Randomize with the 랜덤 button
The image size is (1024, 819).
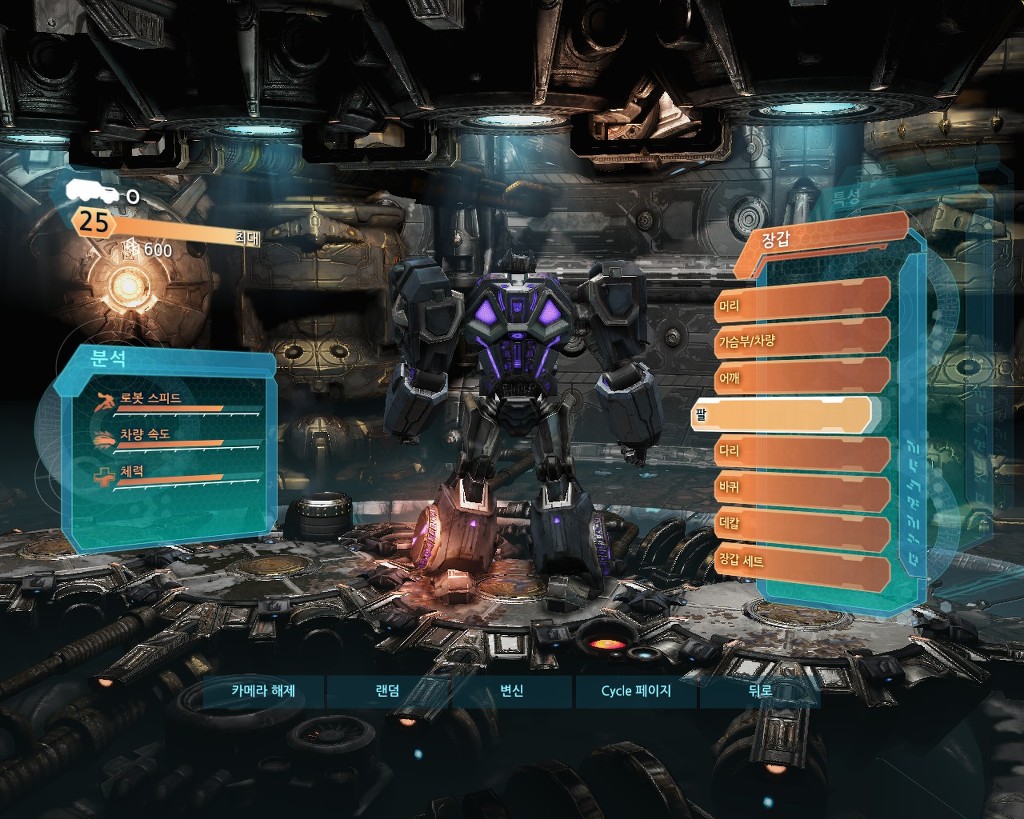(x=387, y=691)
